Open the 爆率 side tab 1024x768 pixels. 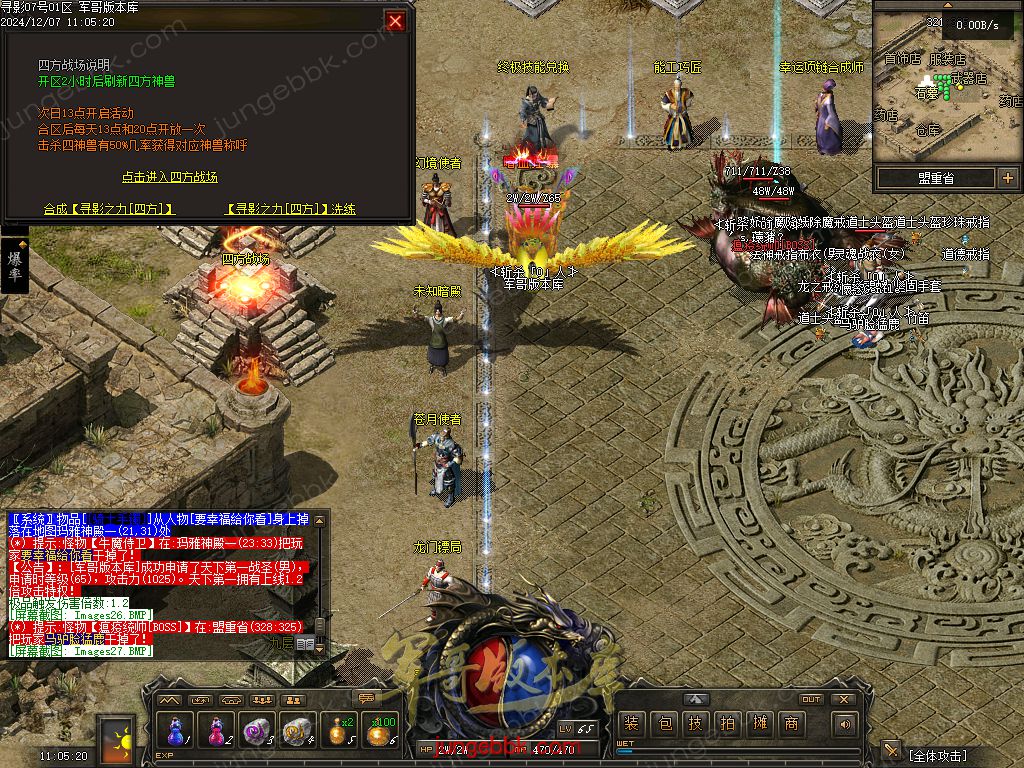15,265
